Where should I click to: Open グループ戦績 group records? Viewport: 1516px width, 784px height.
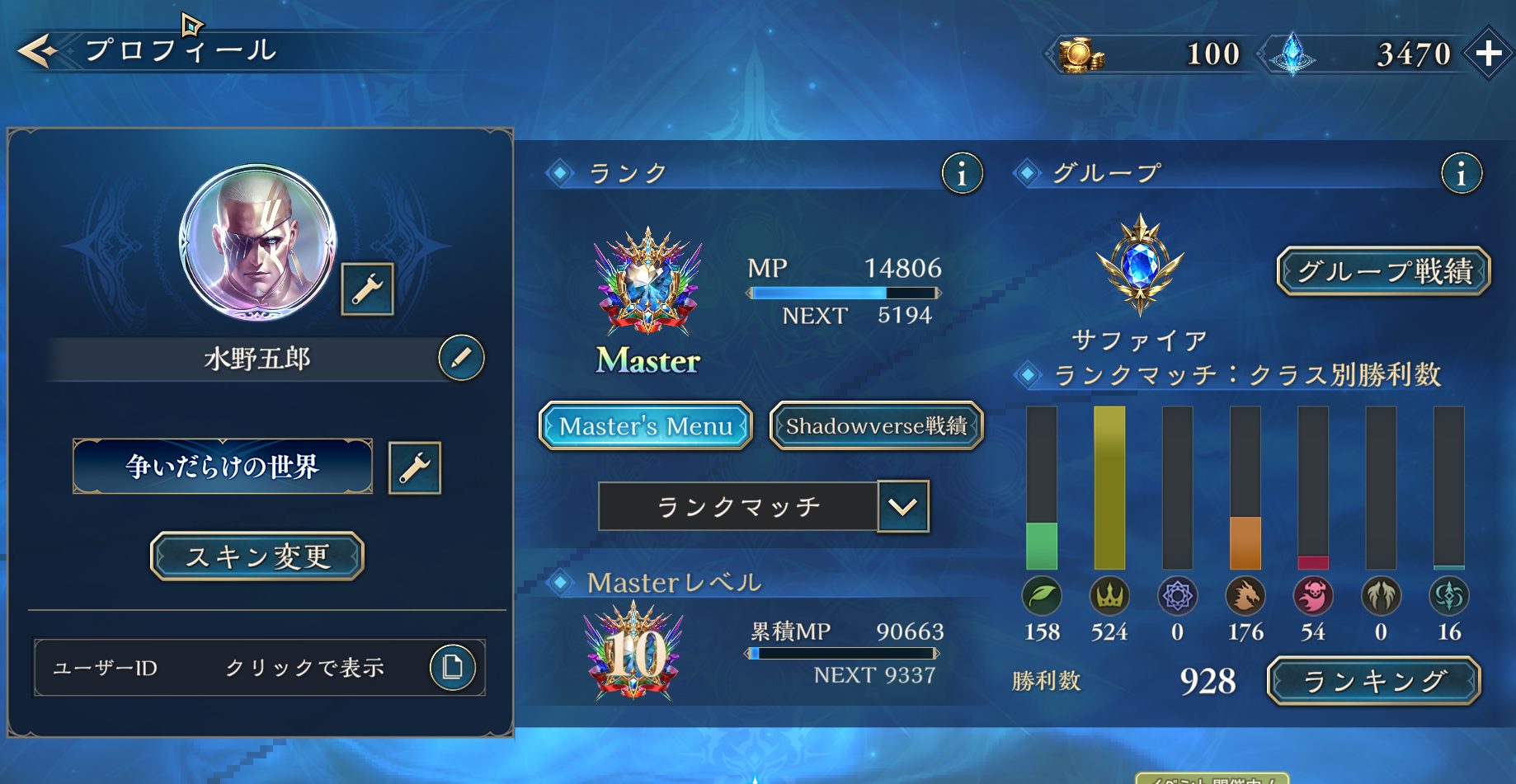coord(1384,271)
